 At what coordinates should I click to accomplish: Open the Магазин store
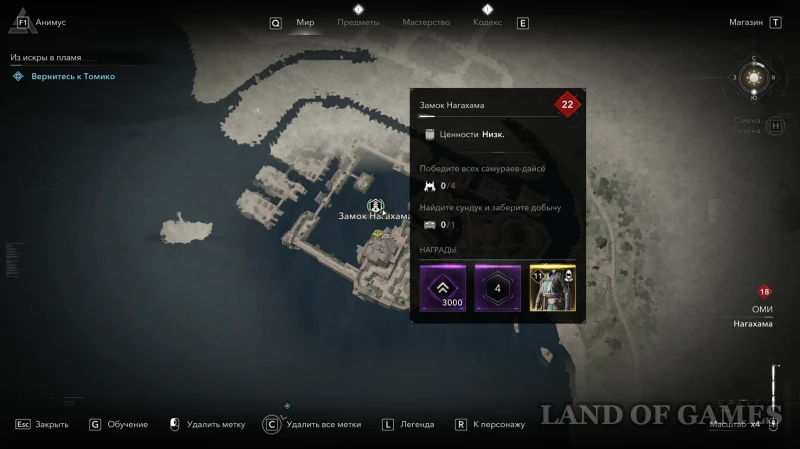pos(746,22)
